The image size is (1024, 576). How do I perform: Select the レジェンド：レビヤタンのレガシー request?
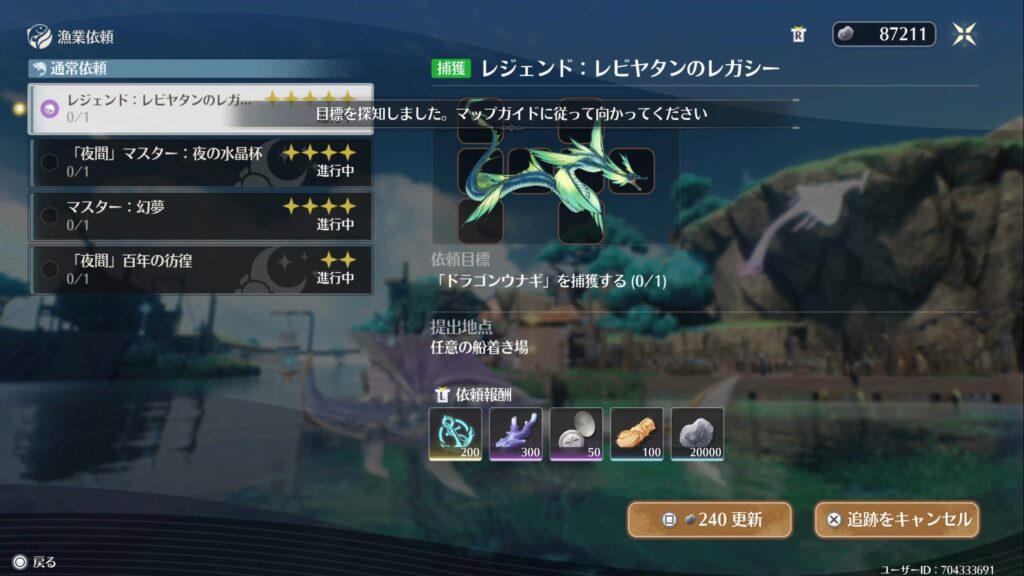click(200, 108)
